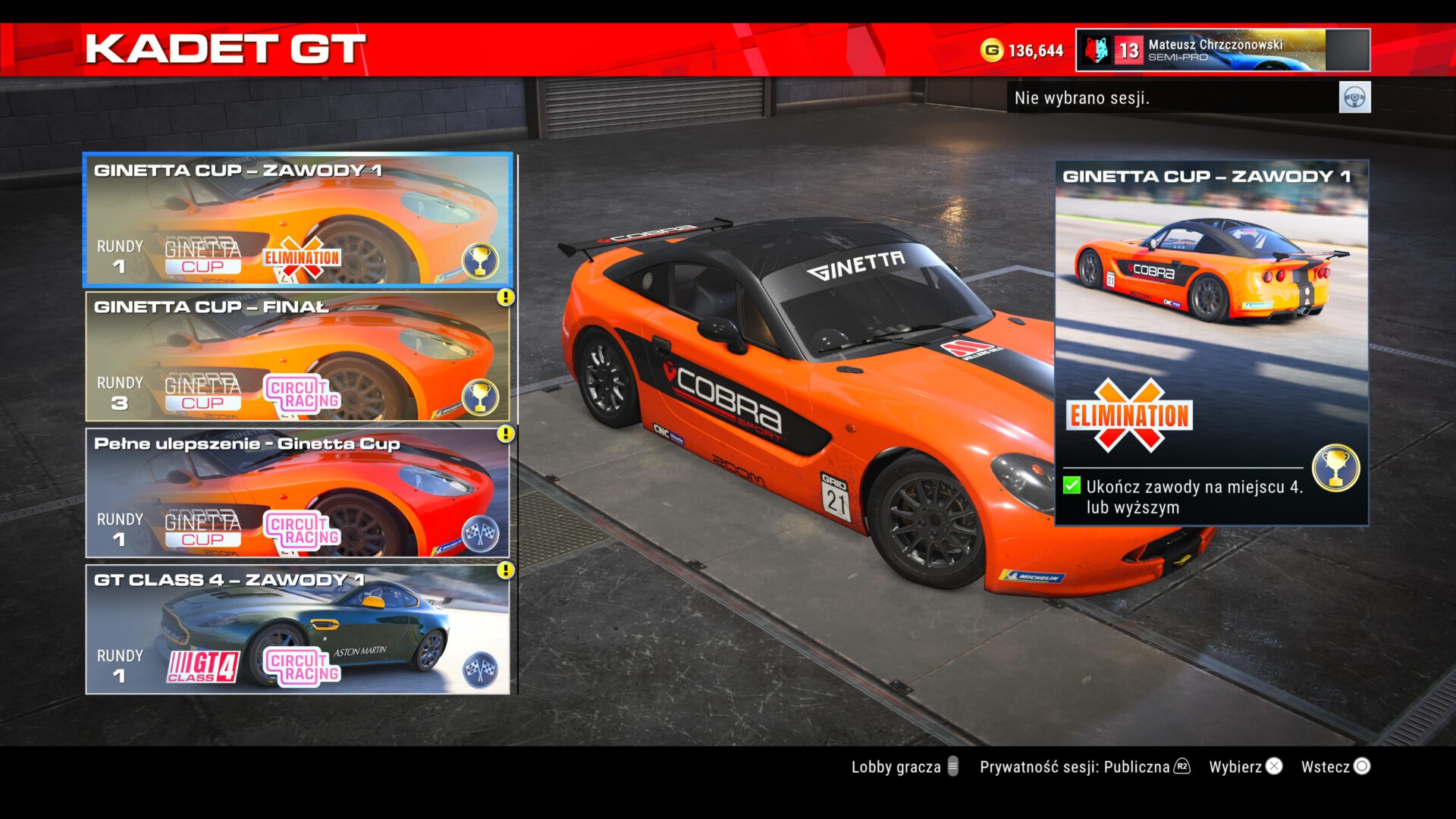Image resolution: width=1456 pixels, height=819 pixels.
Task: Toggle Prywatność sesji: Publiczna setting
Action: (1084, 767)
